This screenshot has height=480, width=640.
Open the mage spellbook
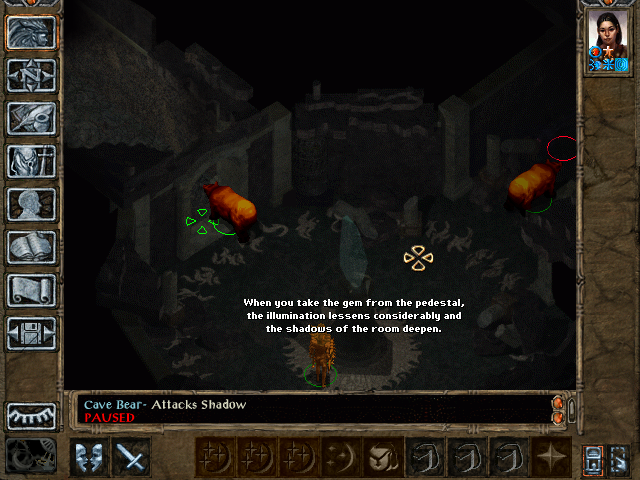[x=31, y=247]
